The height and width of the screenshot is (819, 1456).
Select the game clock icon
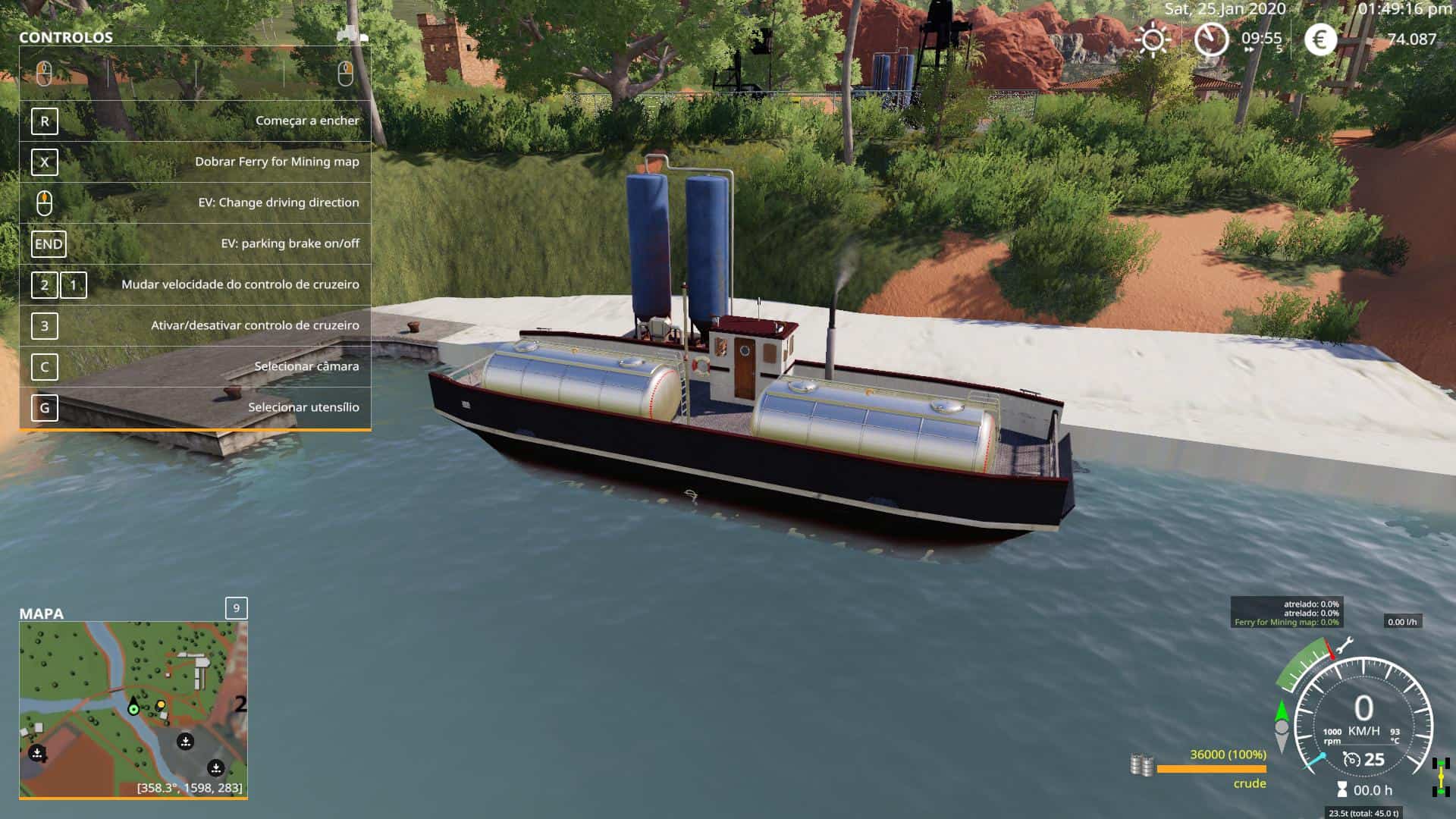pos(1211,39)
